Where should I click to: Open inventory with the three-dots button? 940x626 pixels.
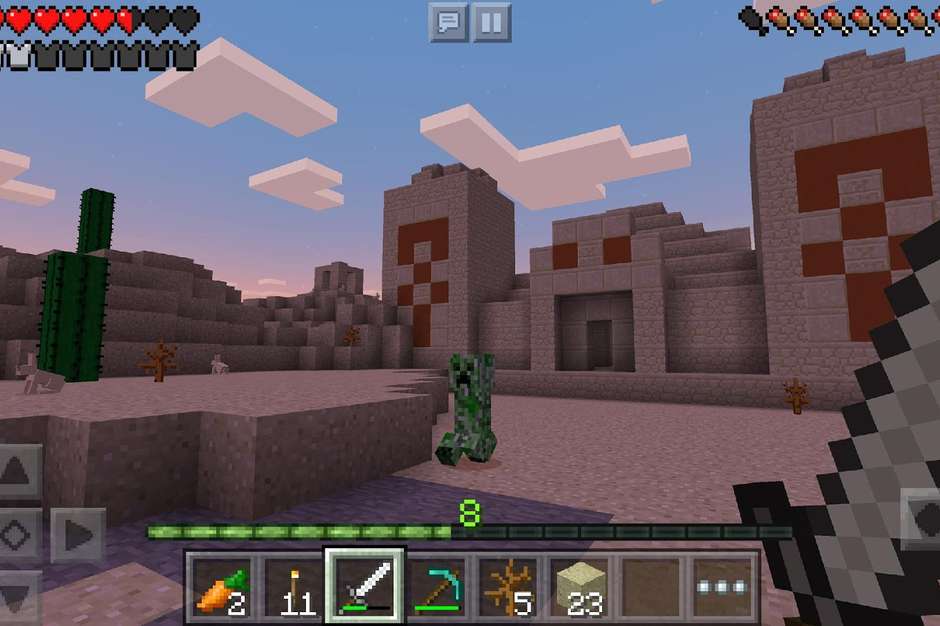pyautogui.click(x=722, y=587)
